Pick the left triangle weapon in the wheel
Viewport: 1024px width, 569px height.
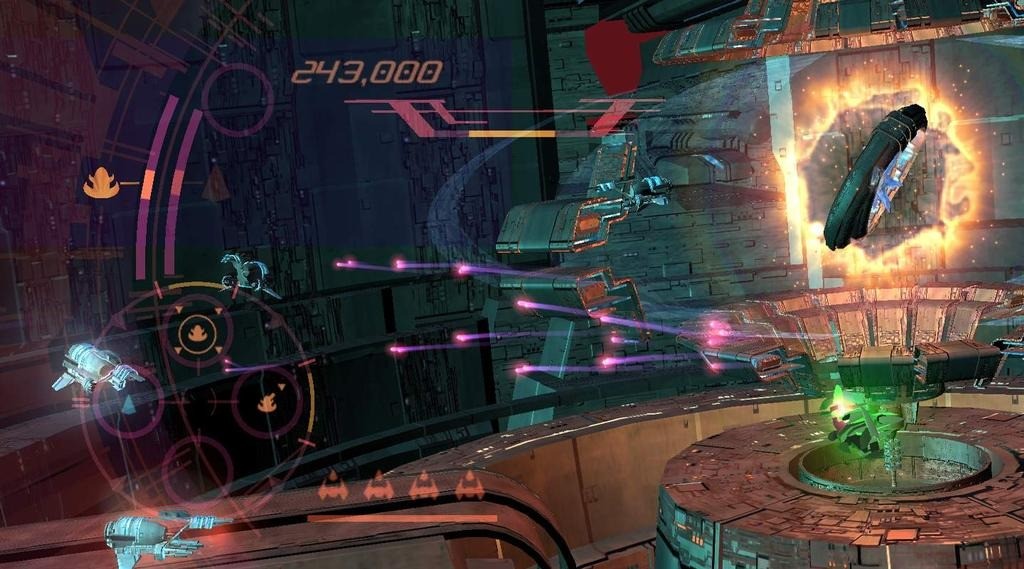(x=128, y=403)
